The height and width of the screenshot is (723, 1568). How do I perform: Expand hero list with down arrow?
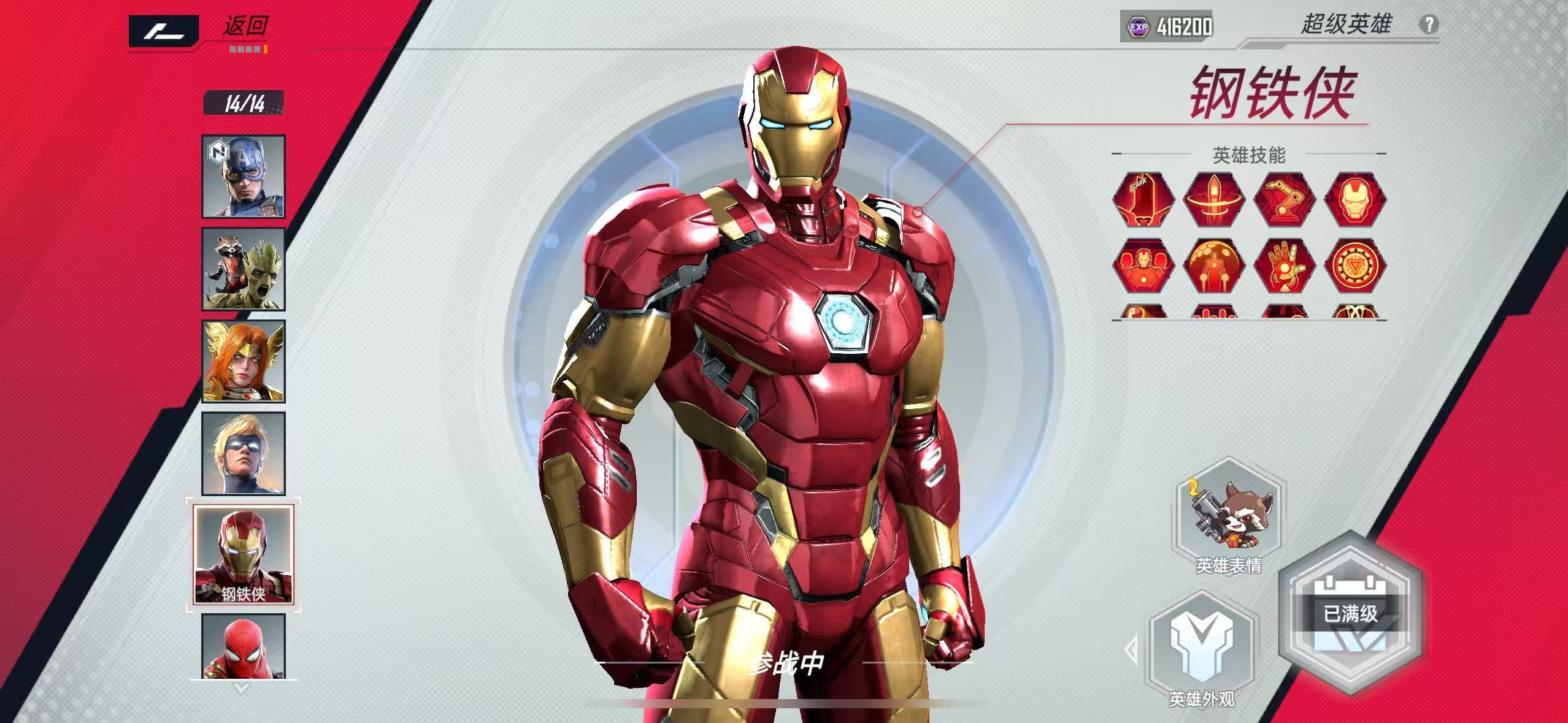pos(242,689)
